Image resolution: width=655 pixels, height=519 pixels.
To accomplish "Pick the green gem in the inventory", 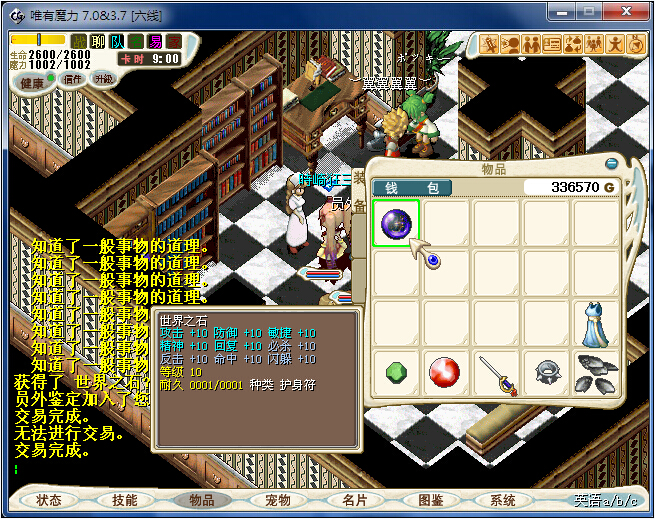I will 396,374.
